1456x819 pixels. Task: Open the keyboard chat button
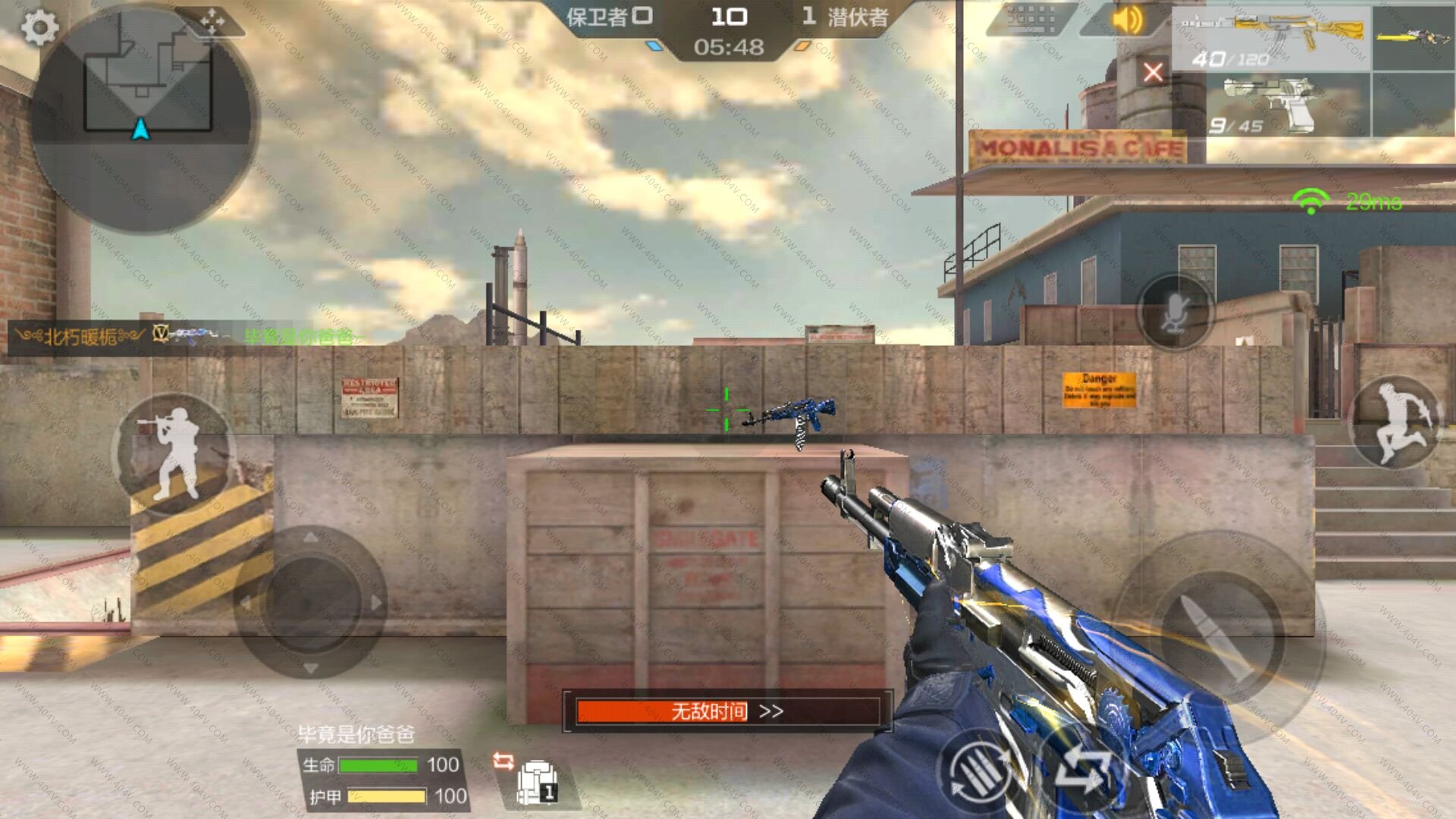pos(1031,19)
